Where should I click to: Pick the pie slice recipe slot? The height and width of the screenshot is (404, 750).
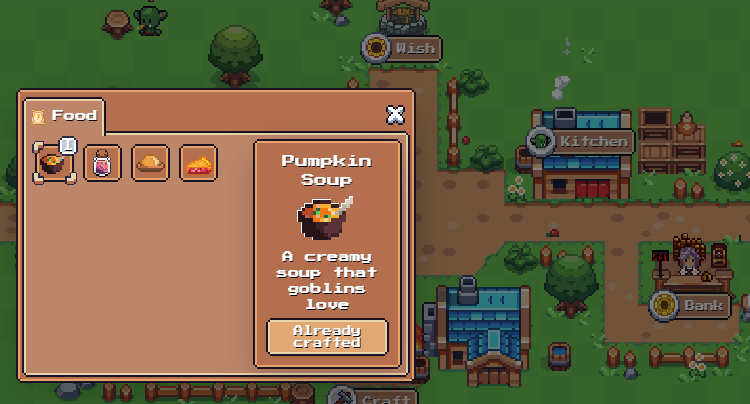[198, 163]
